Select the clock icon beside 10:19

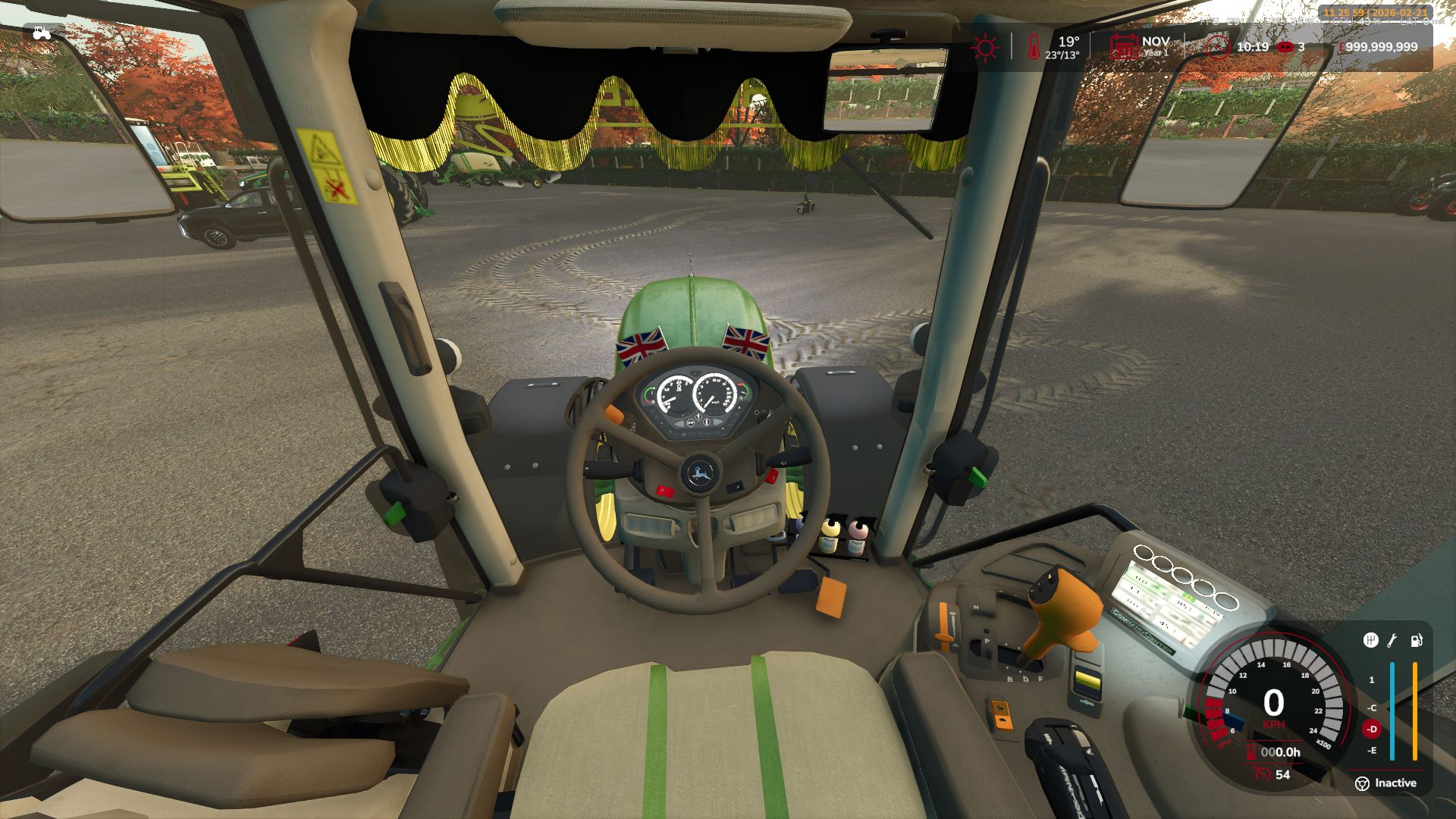[x=1218, y=47]
